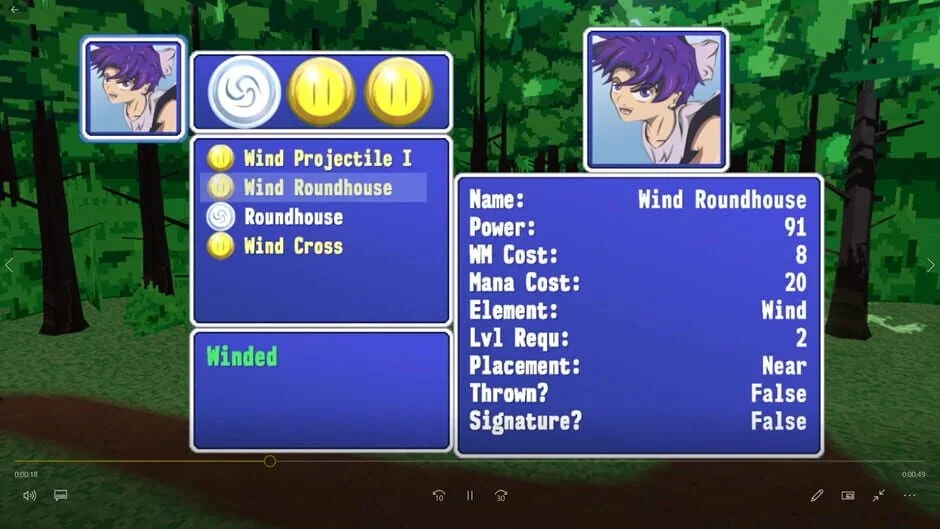Viewport: 940px width, 529px height.
Task: Pause the video playback
Action: [x=469, y=495]
